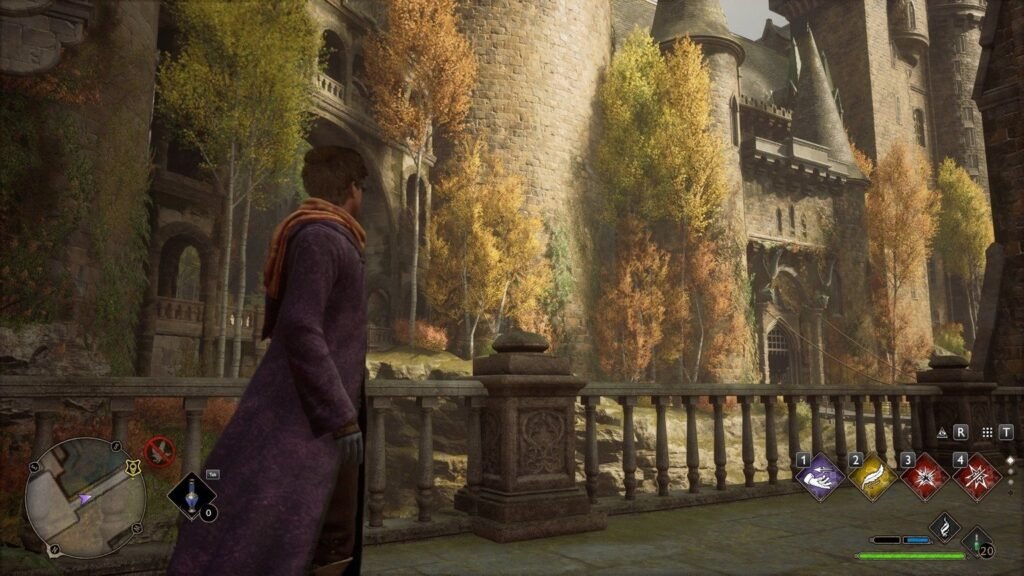Click the Revelio eye-triangle icon
Viewport: 1024px width, 576px height.
point(942,433)
